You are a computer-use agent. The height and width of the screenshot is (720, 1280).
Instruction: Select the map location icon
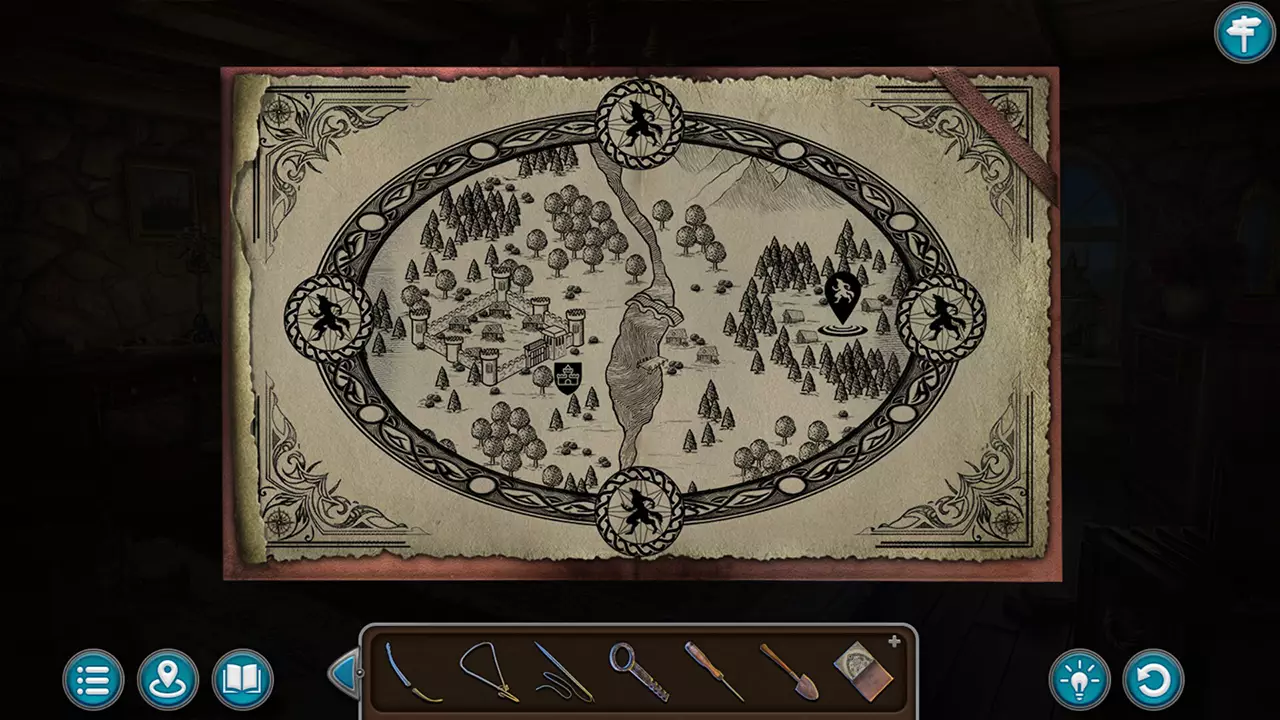167,679
